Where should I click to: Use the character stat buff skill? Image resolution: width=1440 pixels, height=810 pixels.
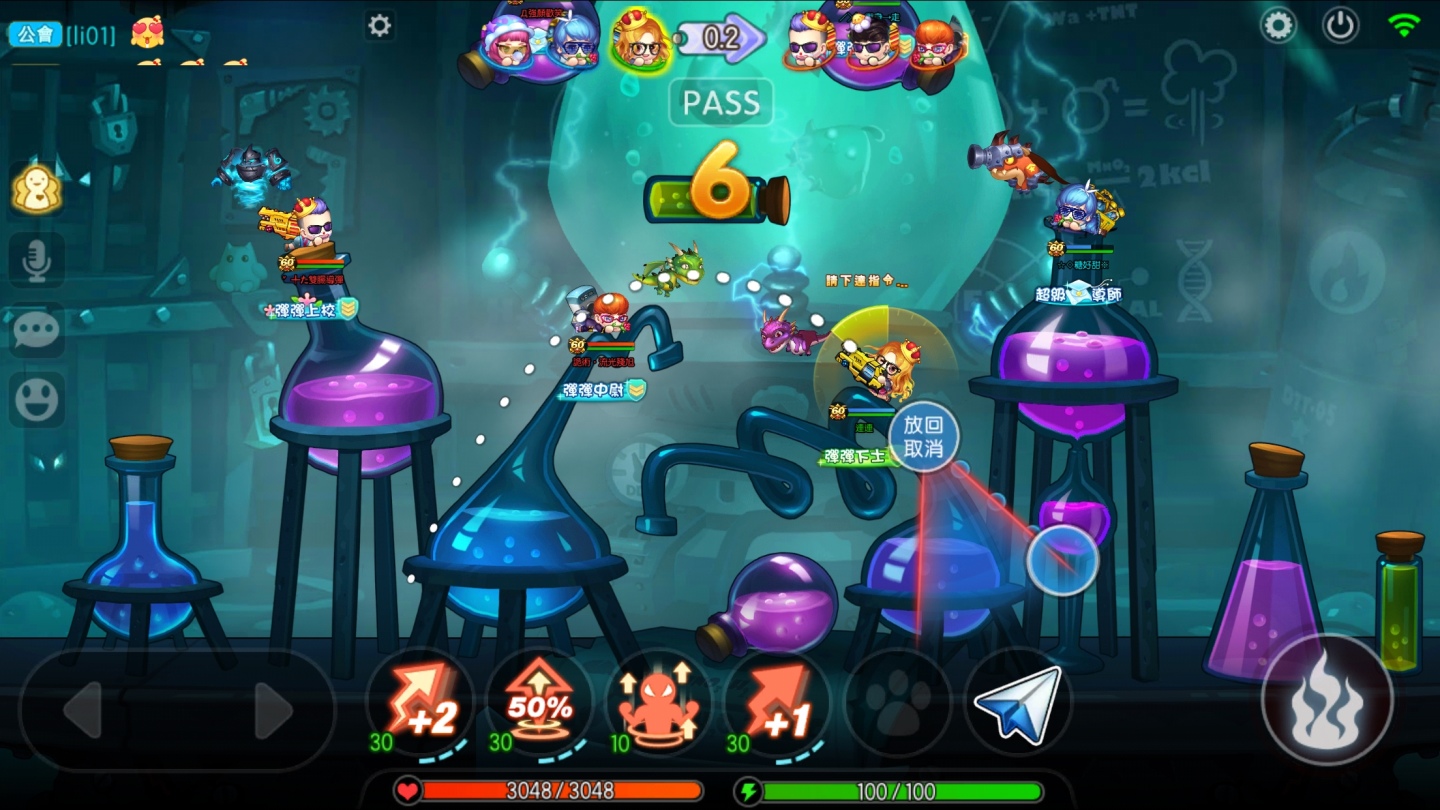pyautogui.click(x=659, y=705)
